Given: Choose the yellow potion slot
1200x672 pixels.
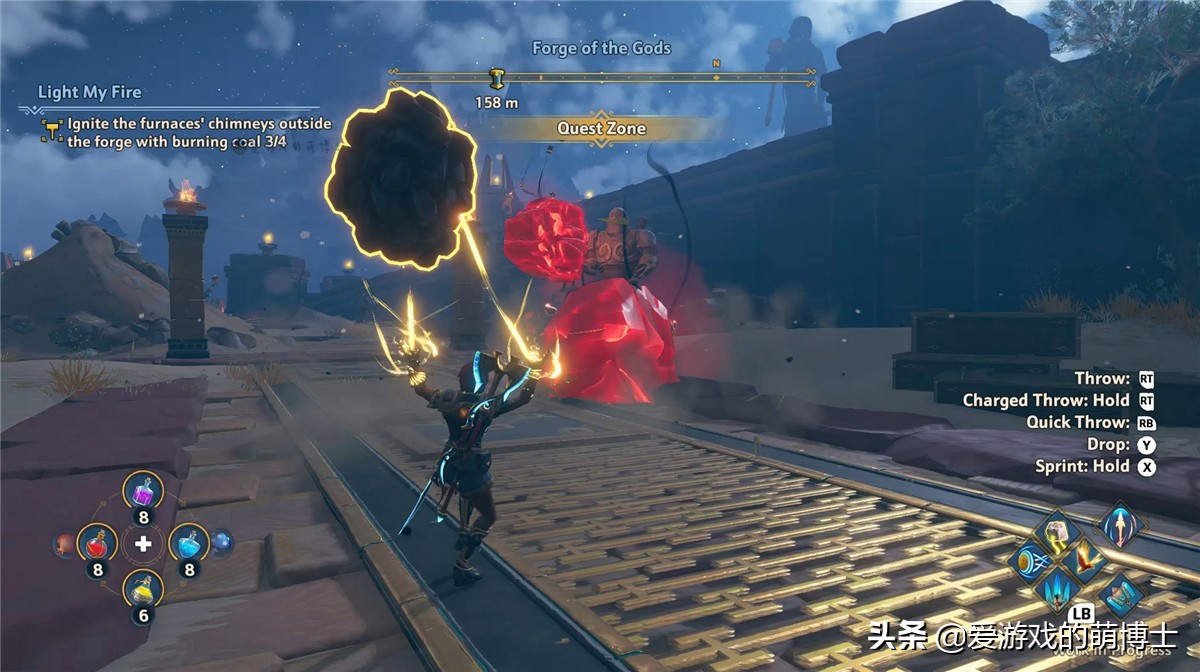Looking at the screenshot, I should click(x=143, y=590).
